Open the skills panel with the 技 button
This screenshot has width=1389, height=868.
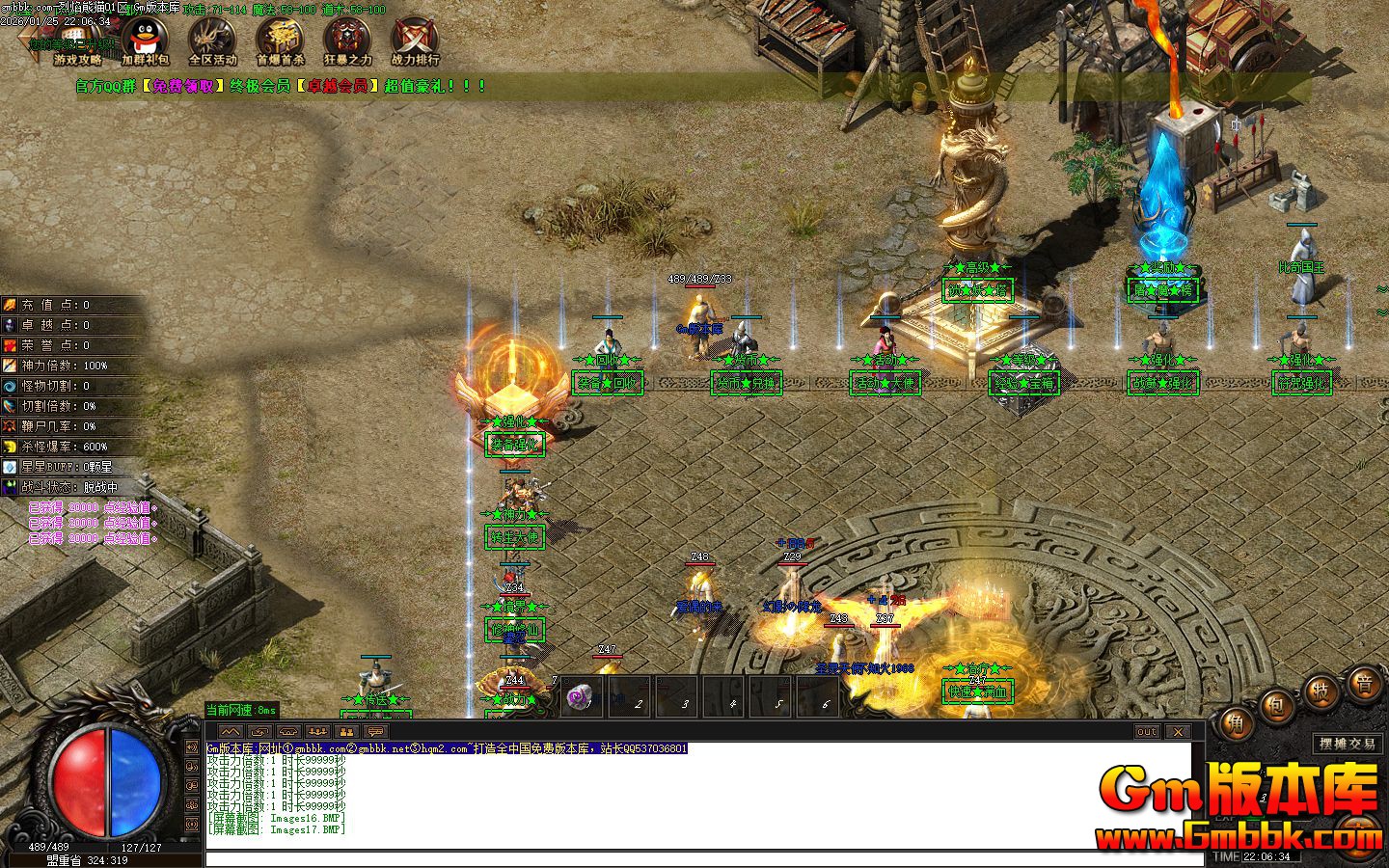1321,692
